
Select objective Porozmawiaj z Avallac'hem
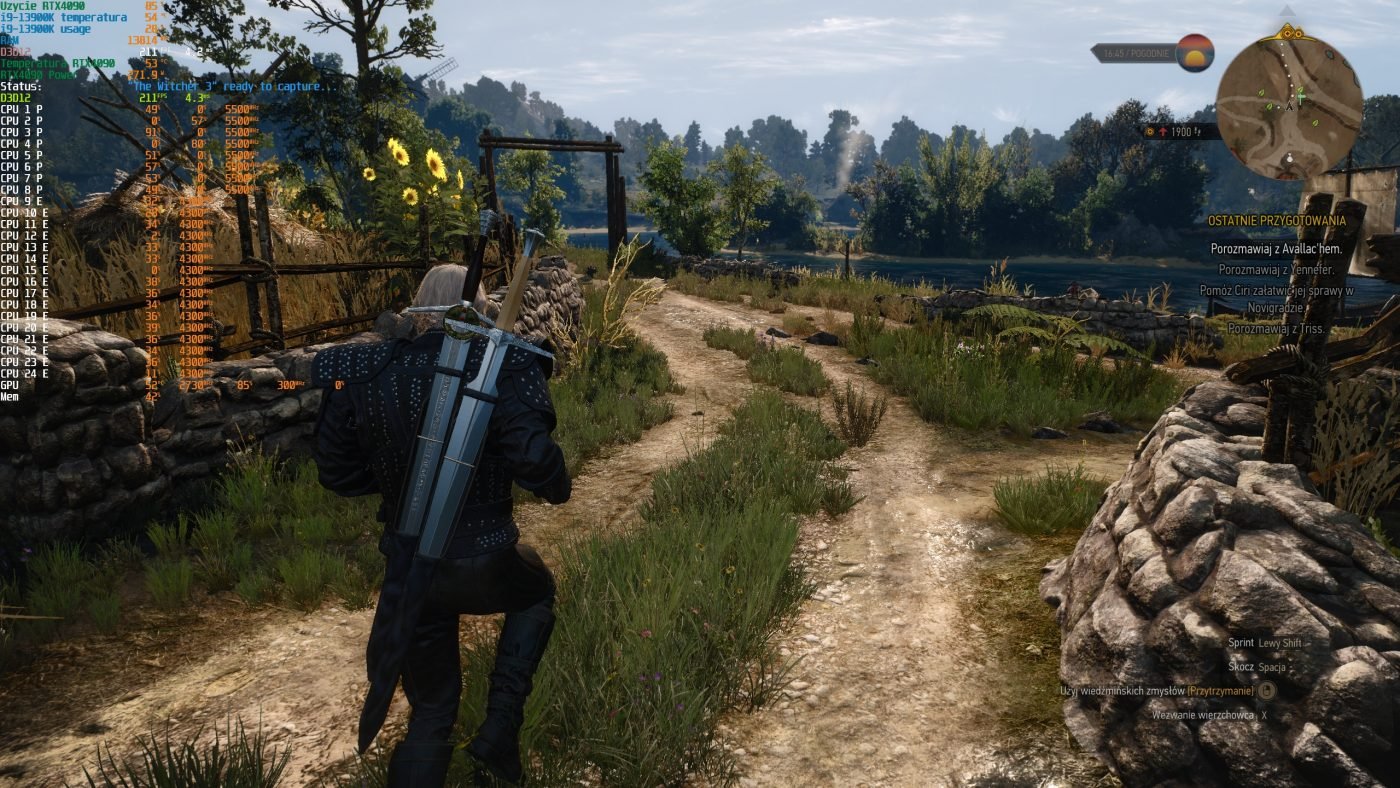(x=1274, y=249)
